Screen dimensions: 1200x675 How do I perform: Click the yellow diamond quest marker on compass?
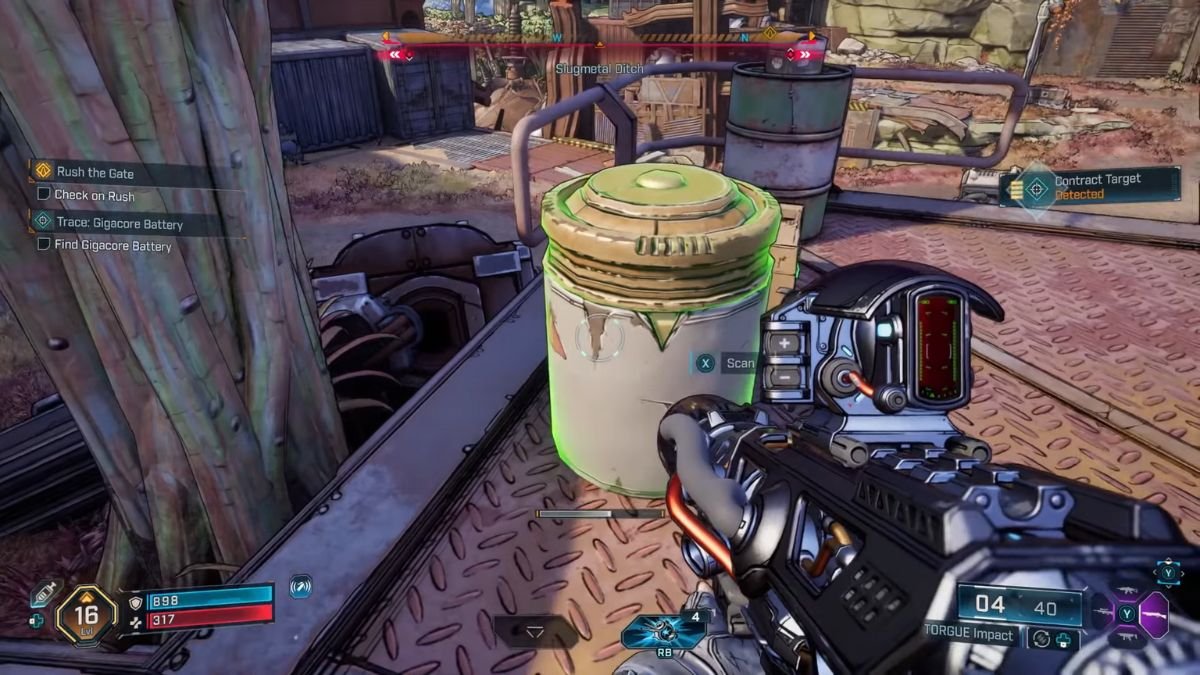click(770, 33)
